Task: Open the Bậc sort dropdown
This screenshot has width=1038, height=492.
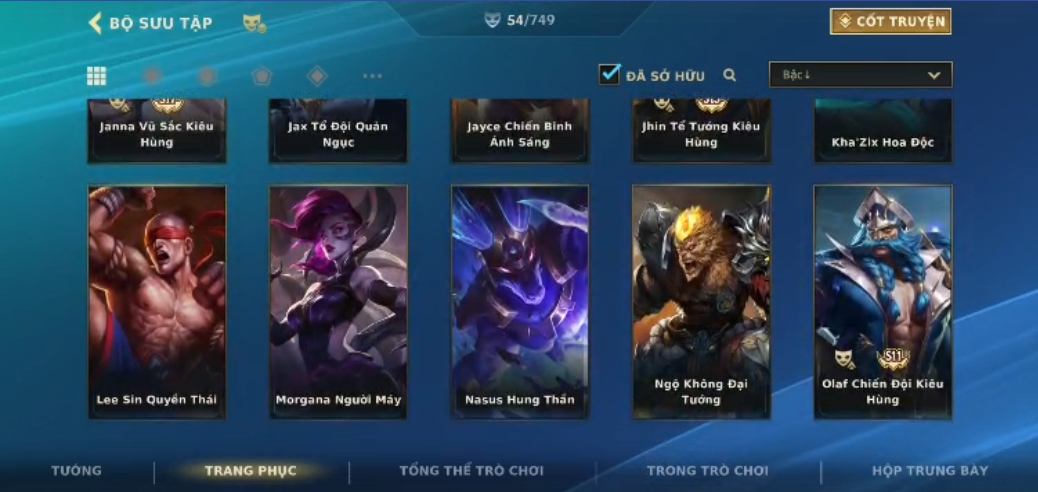Action: [x=860, y=75]
